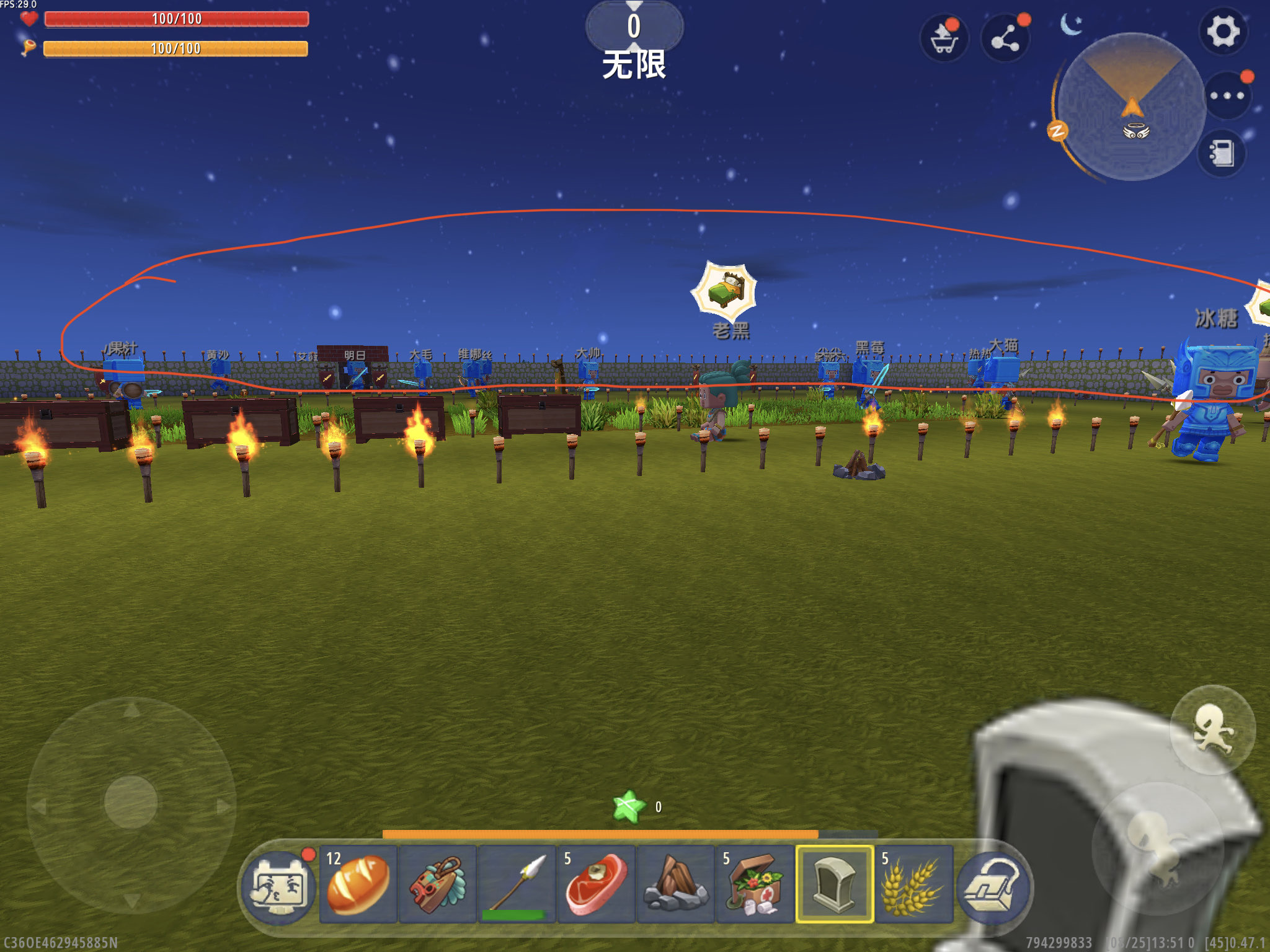This screenshot has width=1270, height=952.
Task: Tap the lower translucent action button
Action: tap(1158, 847)
